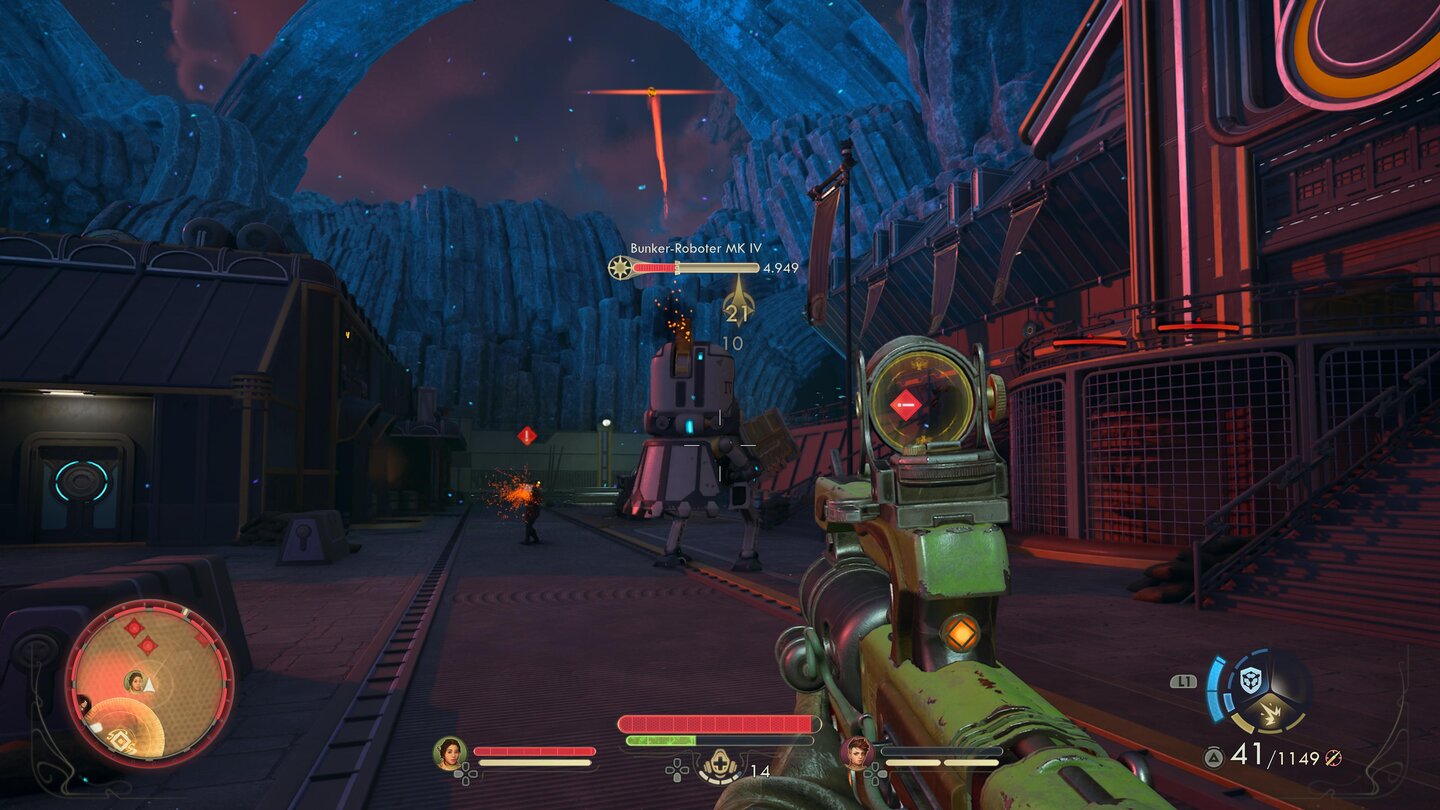
Task: Select the dark-haired companion portrait
Action: click(450, 752)
